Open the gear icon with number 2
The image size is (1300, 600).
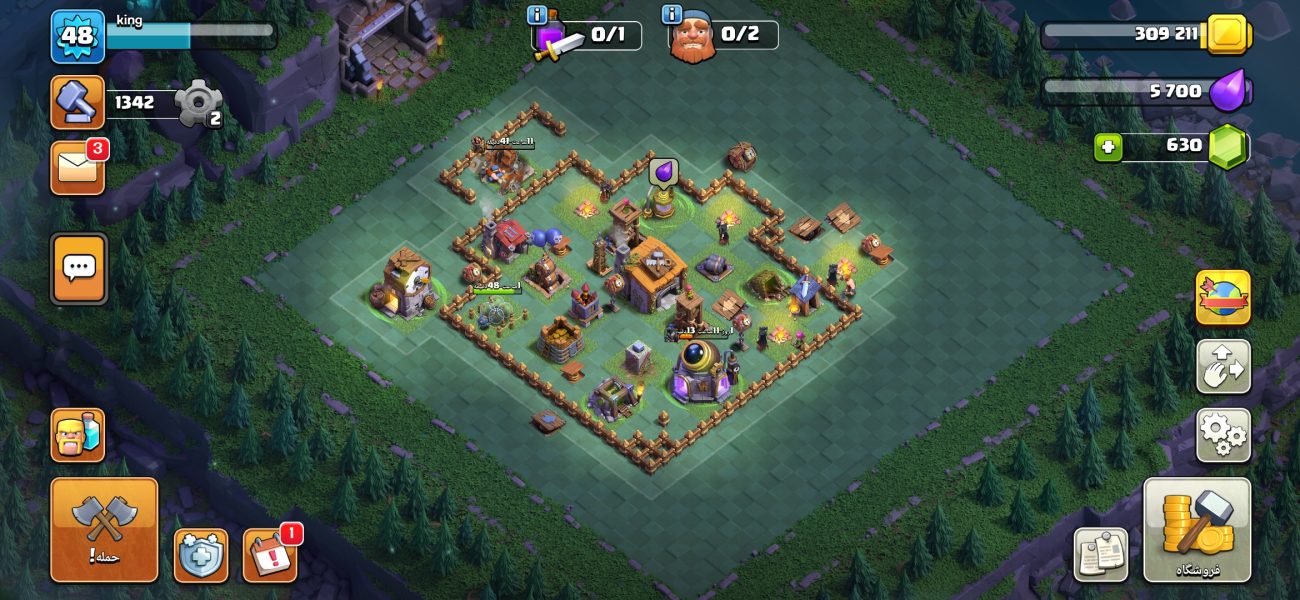(196, 103)
